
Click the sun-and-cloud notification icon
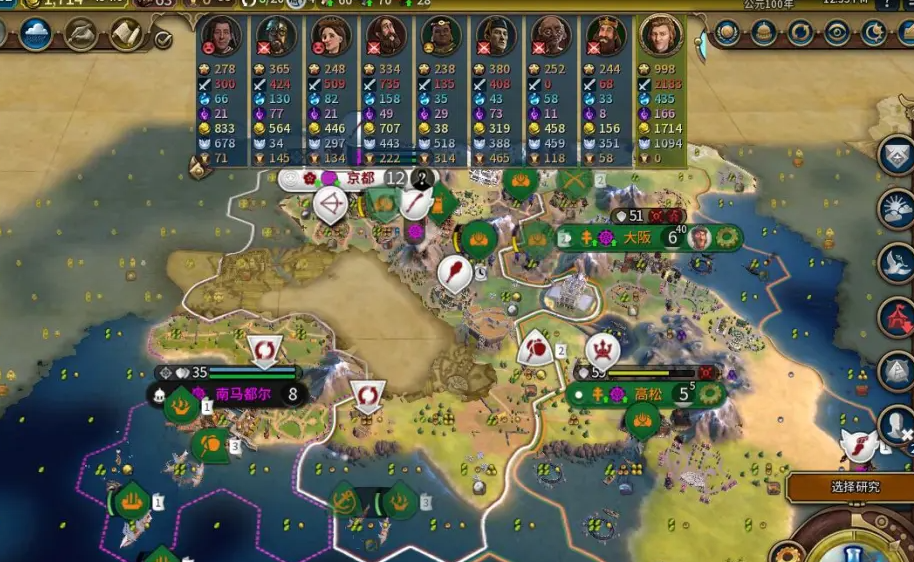click(x=896, y=209)
